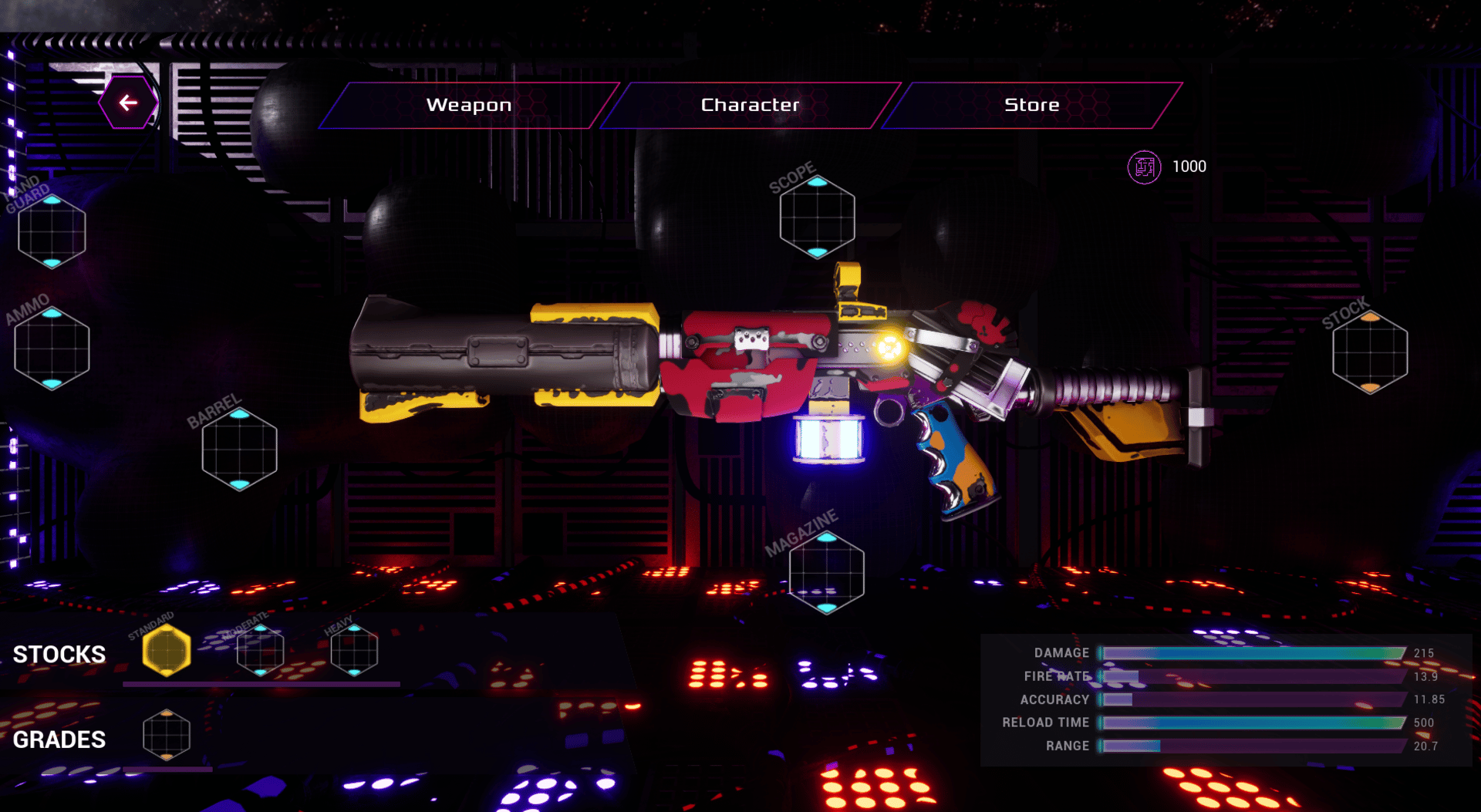Pick the Magazine part slot
This screenshot has height=812, width=1481.
(826, 573)
